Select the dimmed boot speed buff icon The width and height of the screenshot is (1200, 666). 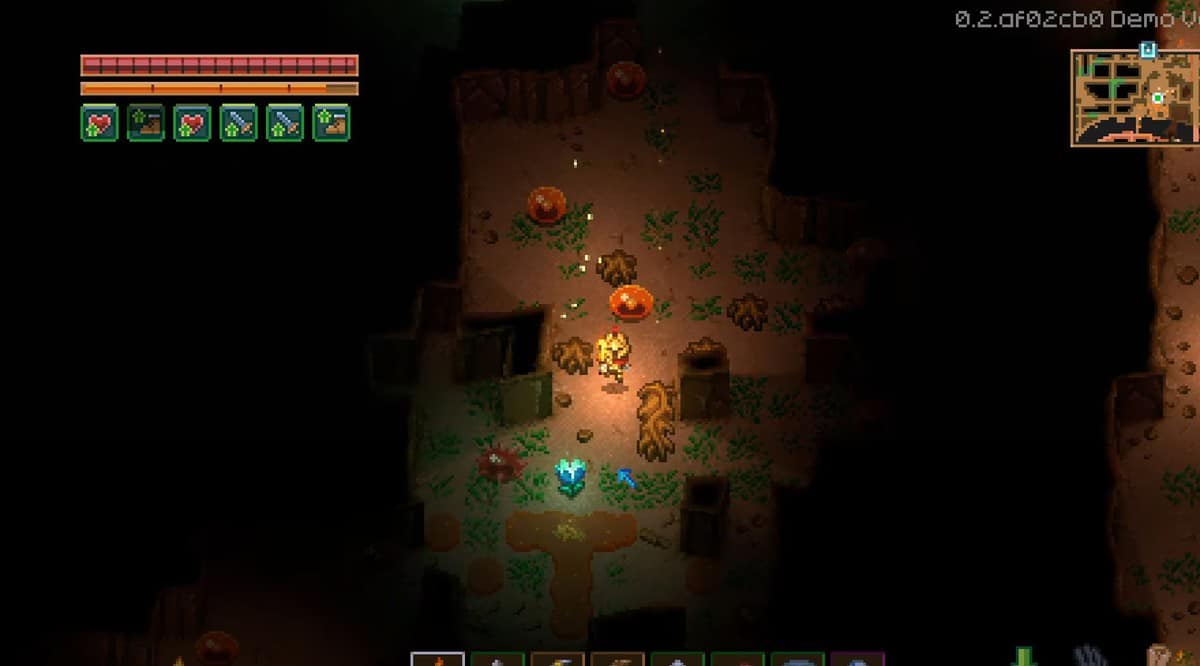click(x=146, y=123)
